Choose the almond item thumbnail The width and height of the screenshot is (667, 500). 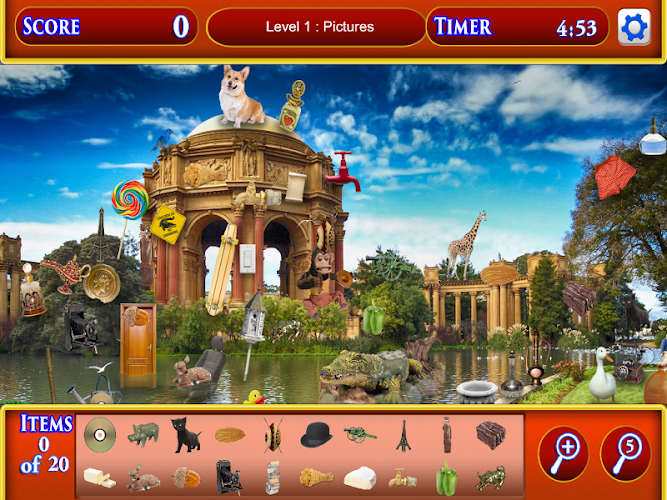229,435
